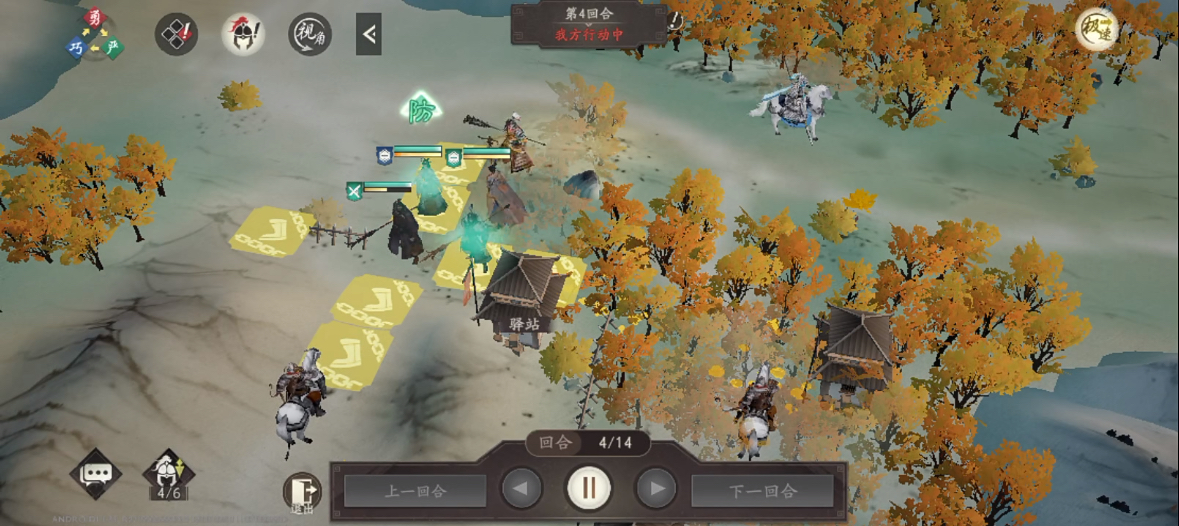1179x526 pixels.
Task: Switch camera with the 视角 button
Action: tap(310, 34)
